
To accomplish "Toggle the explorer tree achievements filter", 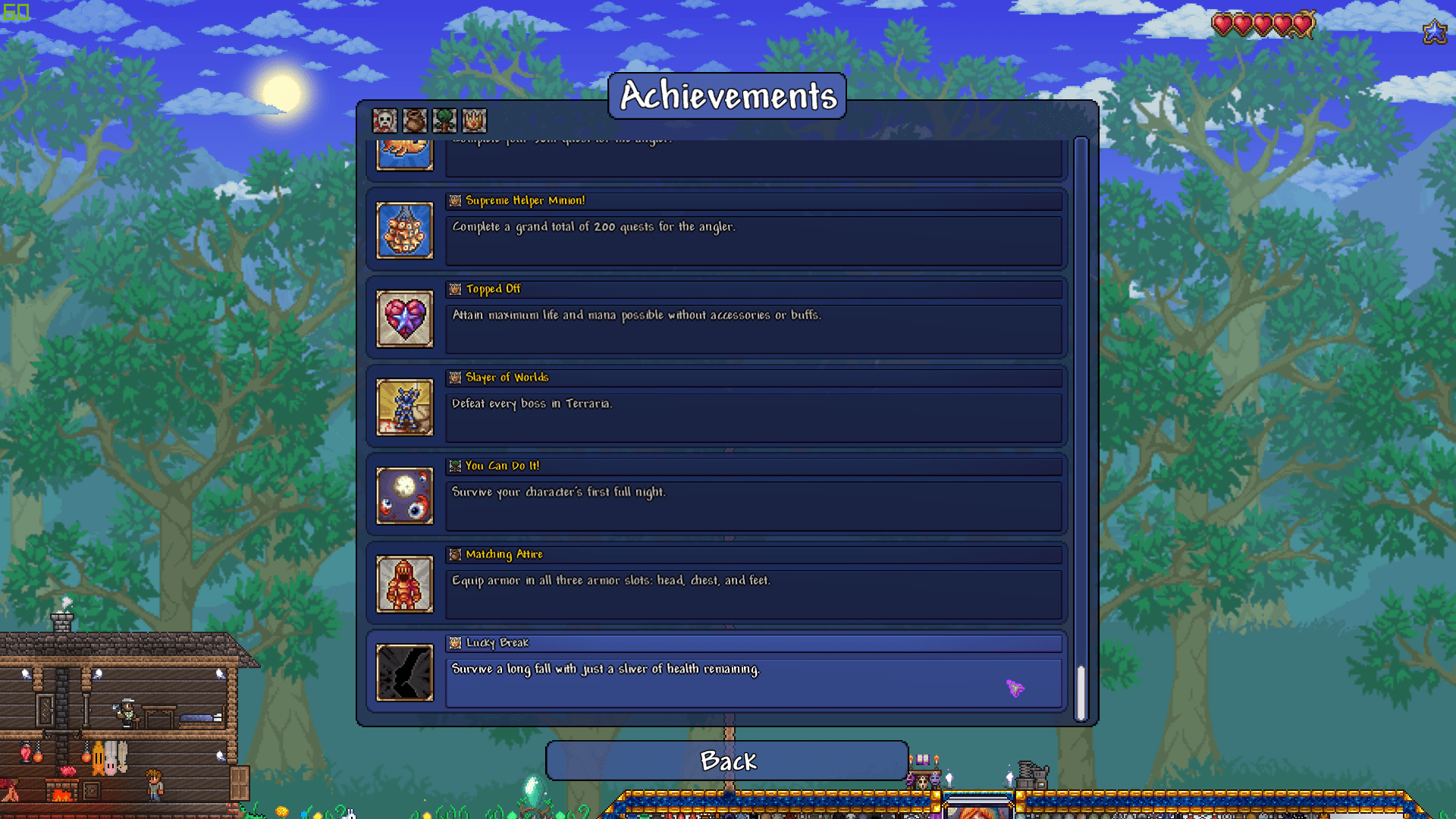I will point(444,120).
